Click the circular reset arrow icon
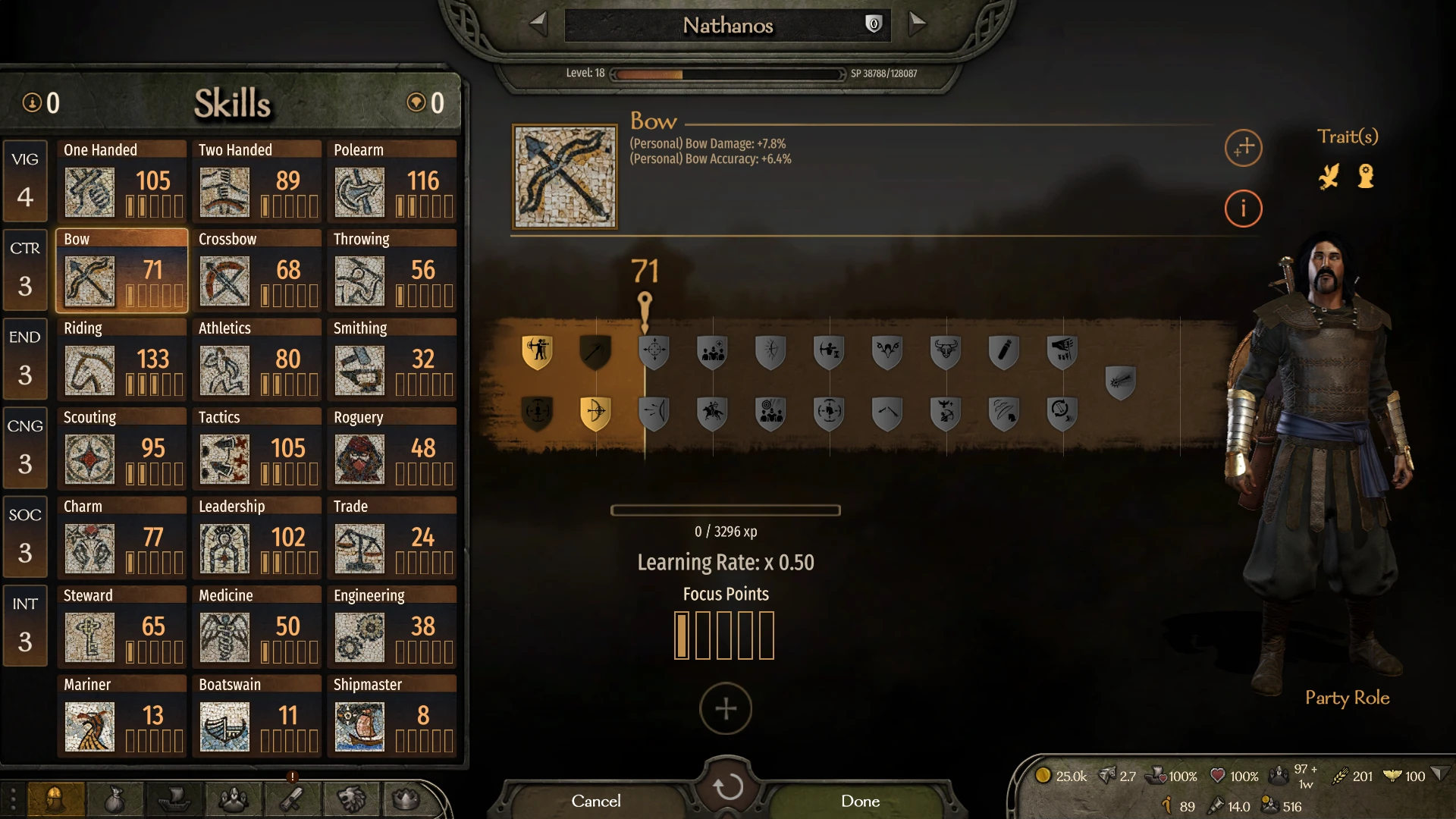Screen dimensions: 1456x819 [726, 786]
